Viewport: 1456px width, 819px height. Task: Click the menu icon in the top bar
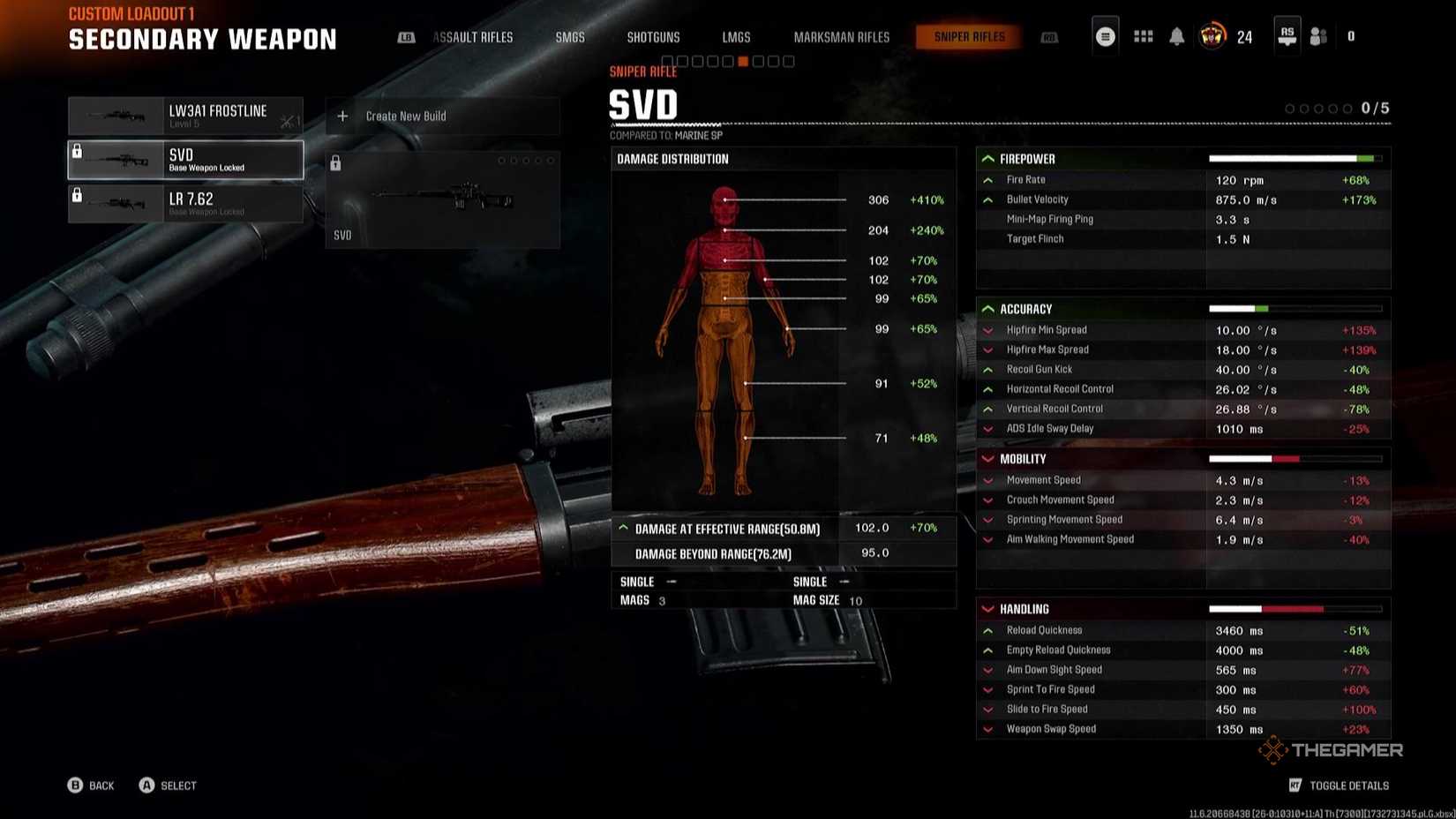pyautogui.click(x=1105, y=36)
